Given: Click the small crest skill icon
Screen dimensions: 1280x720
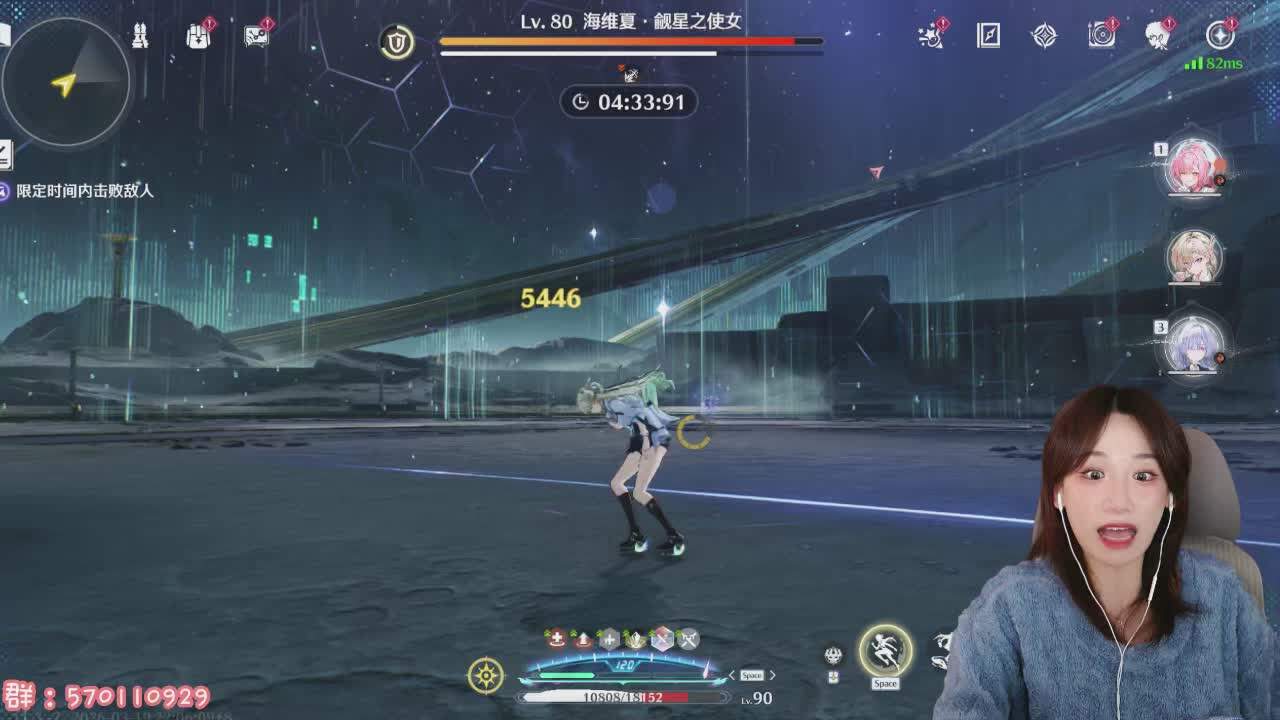Looking at the screenshot, I should point(833,656).
